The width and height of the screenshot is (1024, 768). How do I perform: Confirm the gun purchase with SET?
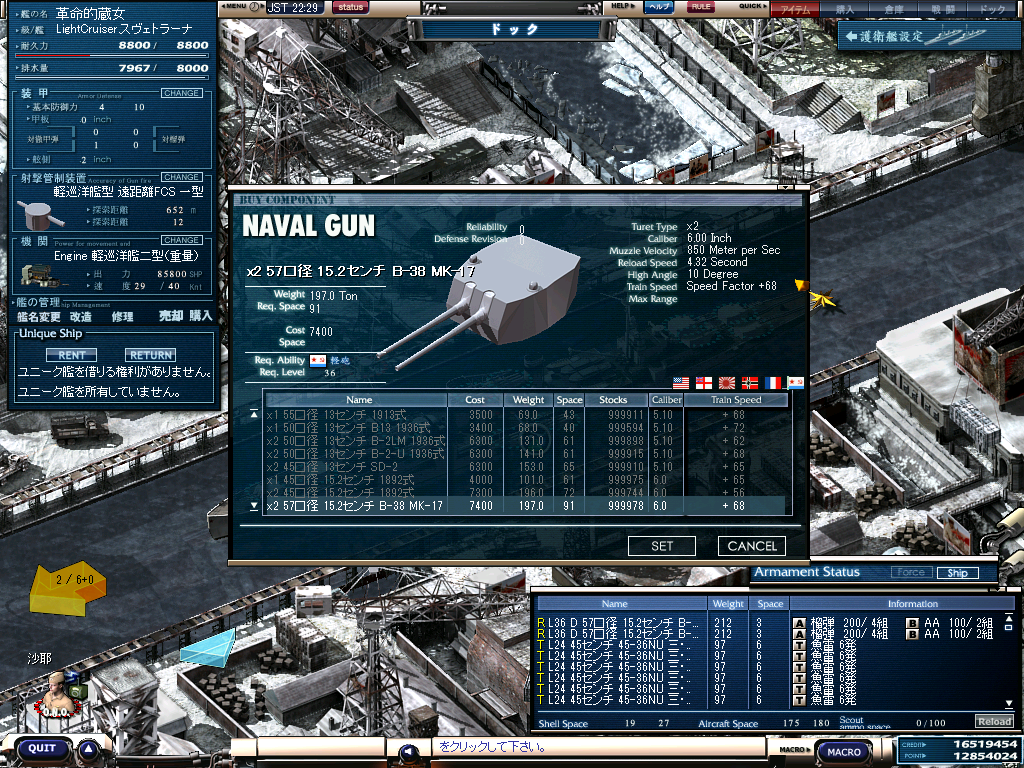pos(662,546)
